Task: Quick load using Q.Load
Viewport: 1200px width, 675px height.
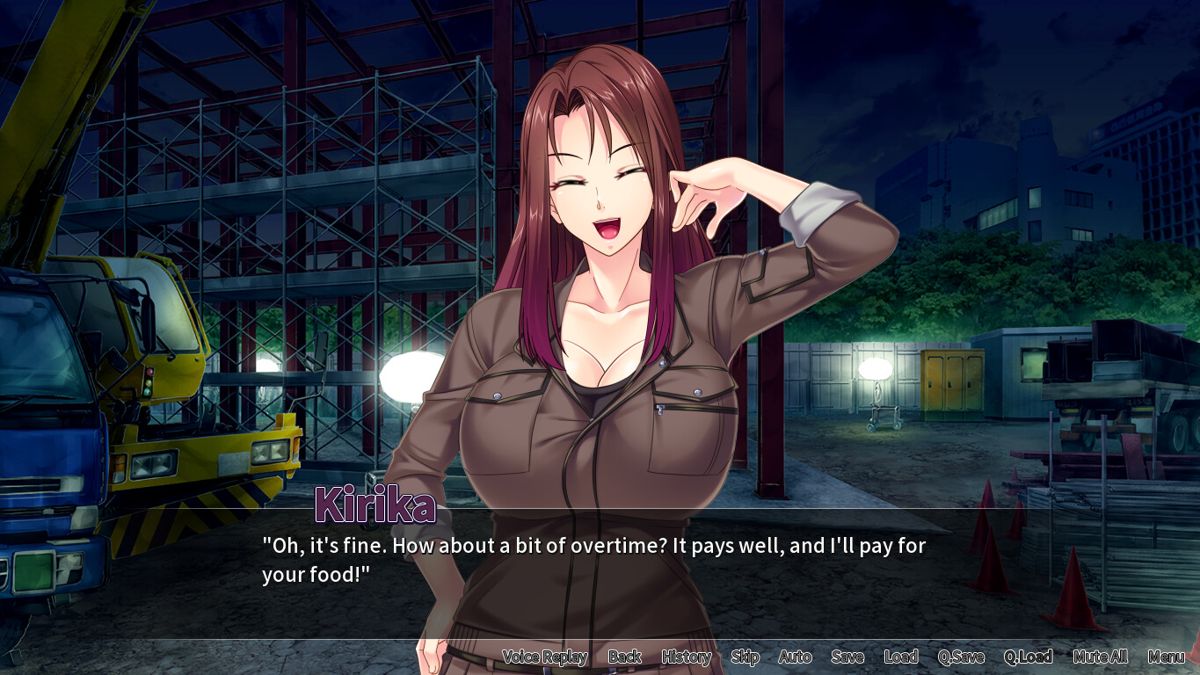Action: 1028,657
